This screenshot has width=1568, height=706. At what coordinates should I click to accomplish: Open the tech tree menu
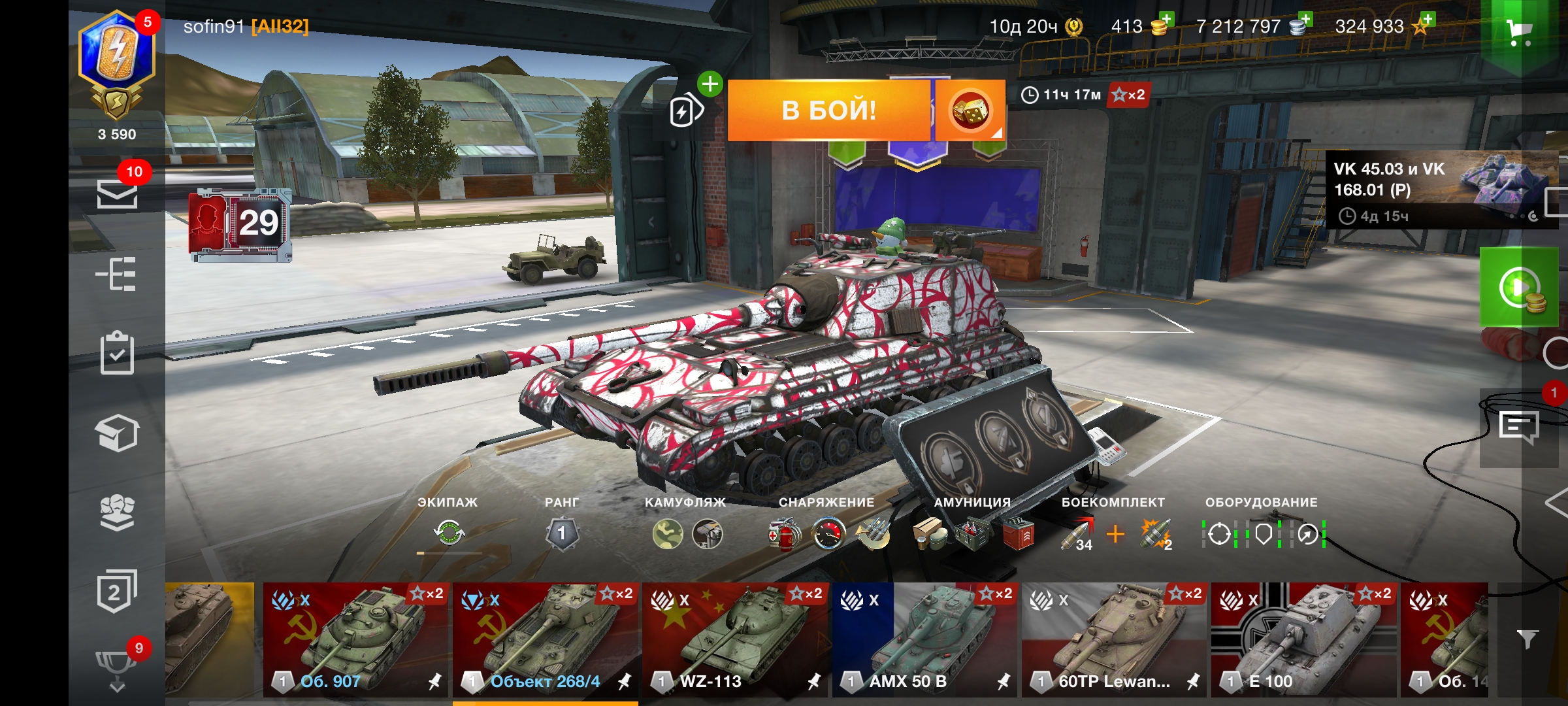pos(116,274)
